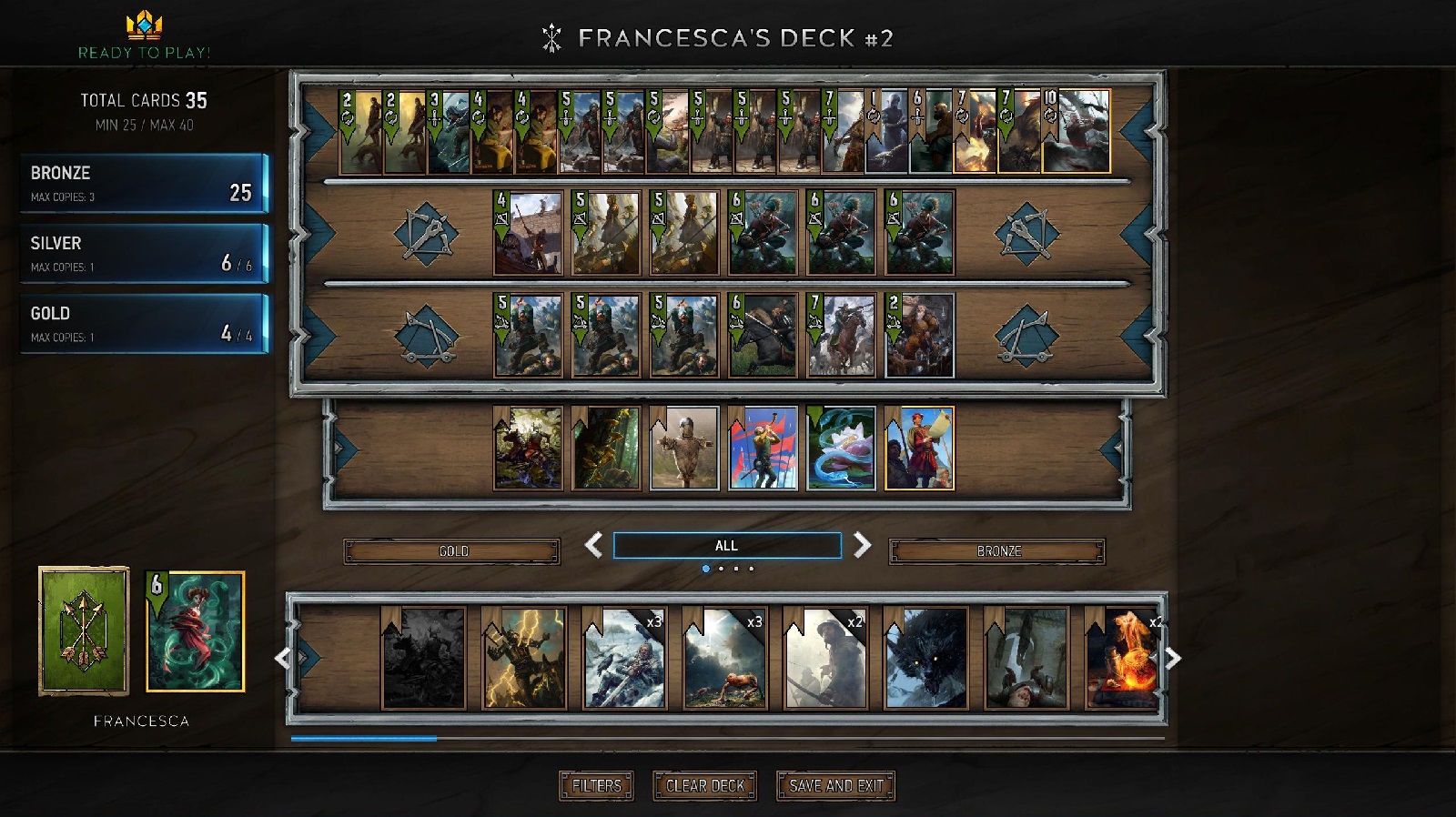1456x817 pixels.
Task: Filter the collection by Gold cards
Action: pos(452,551)
